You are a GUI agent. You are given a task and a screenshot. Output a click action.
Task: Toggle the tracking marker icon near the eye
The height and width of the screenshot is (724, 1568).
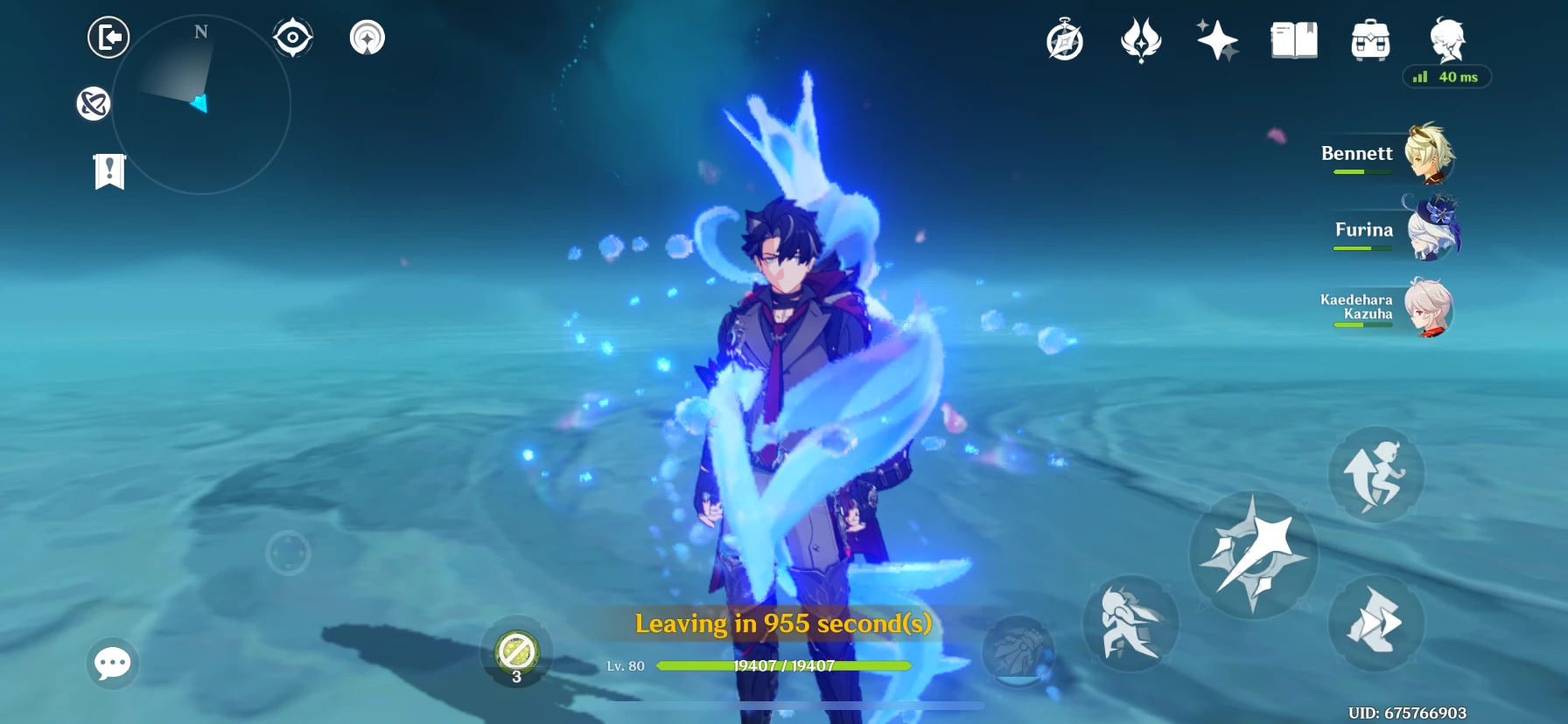367,37
